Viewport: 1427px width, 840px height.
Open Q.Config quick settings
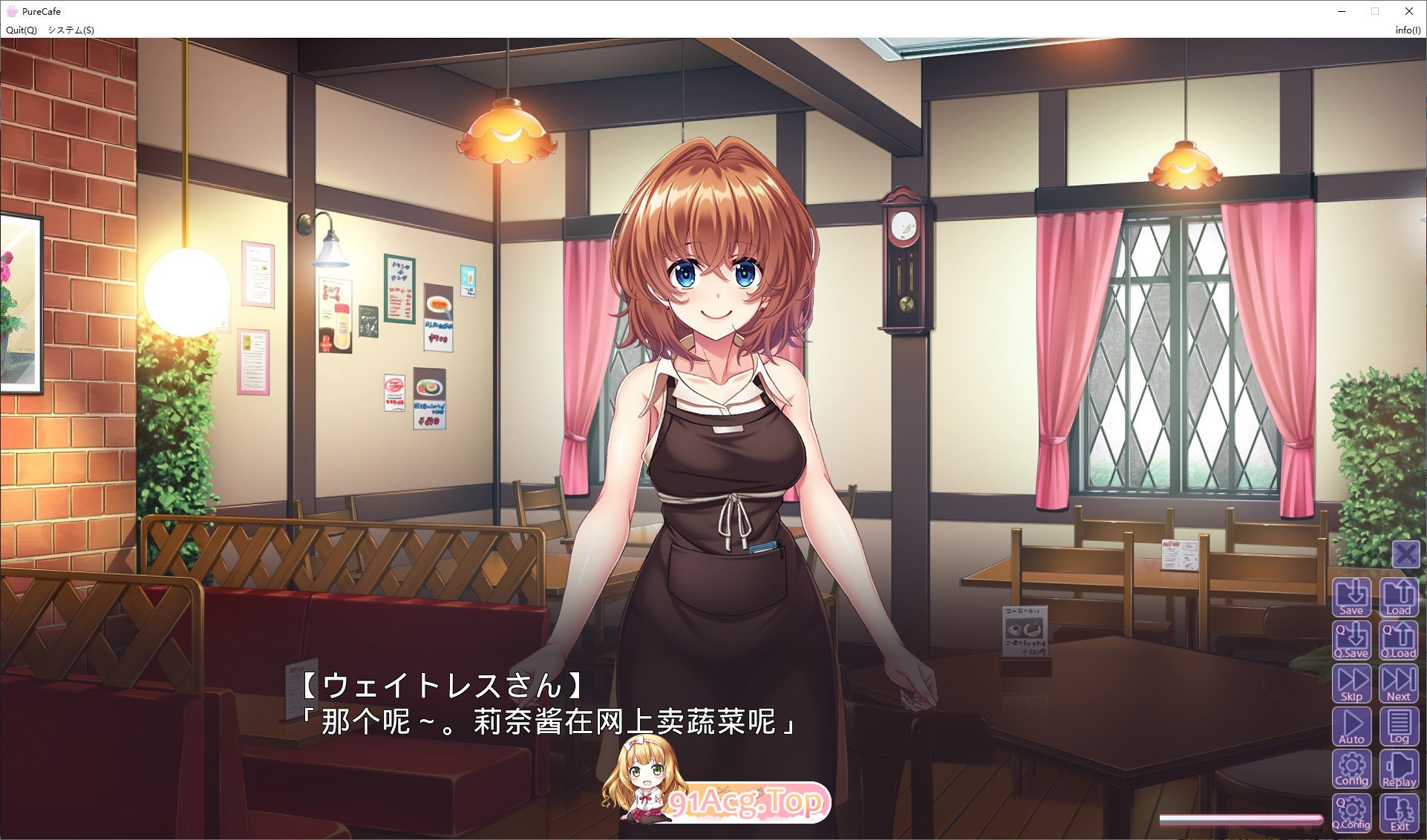pyautogui.click(x=1352, y=812)
